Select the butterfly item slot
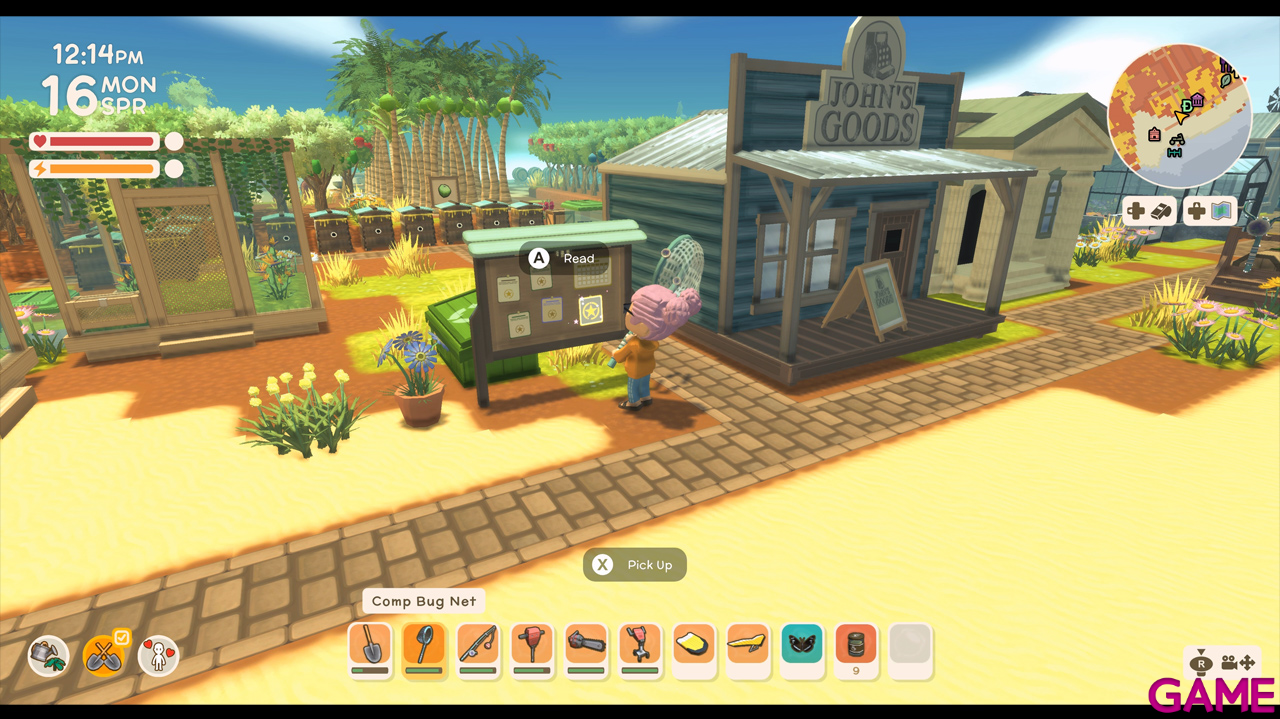Screen dimensions: 1280x719 (802, 646)
